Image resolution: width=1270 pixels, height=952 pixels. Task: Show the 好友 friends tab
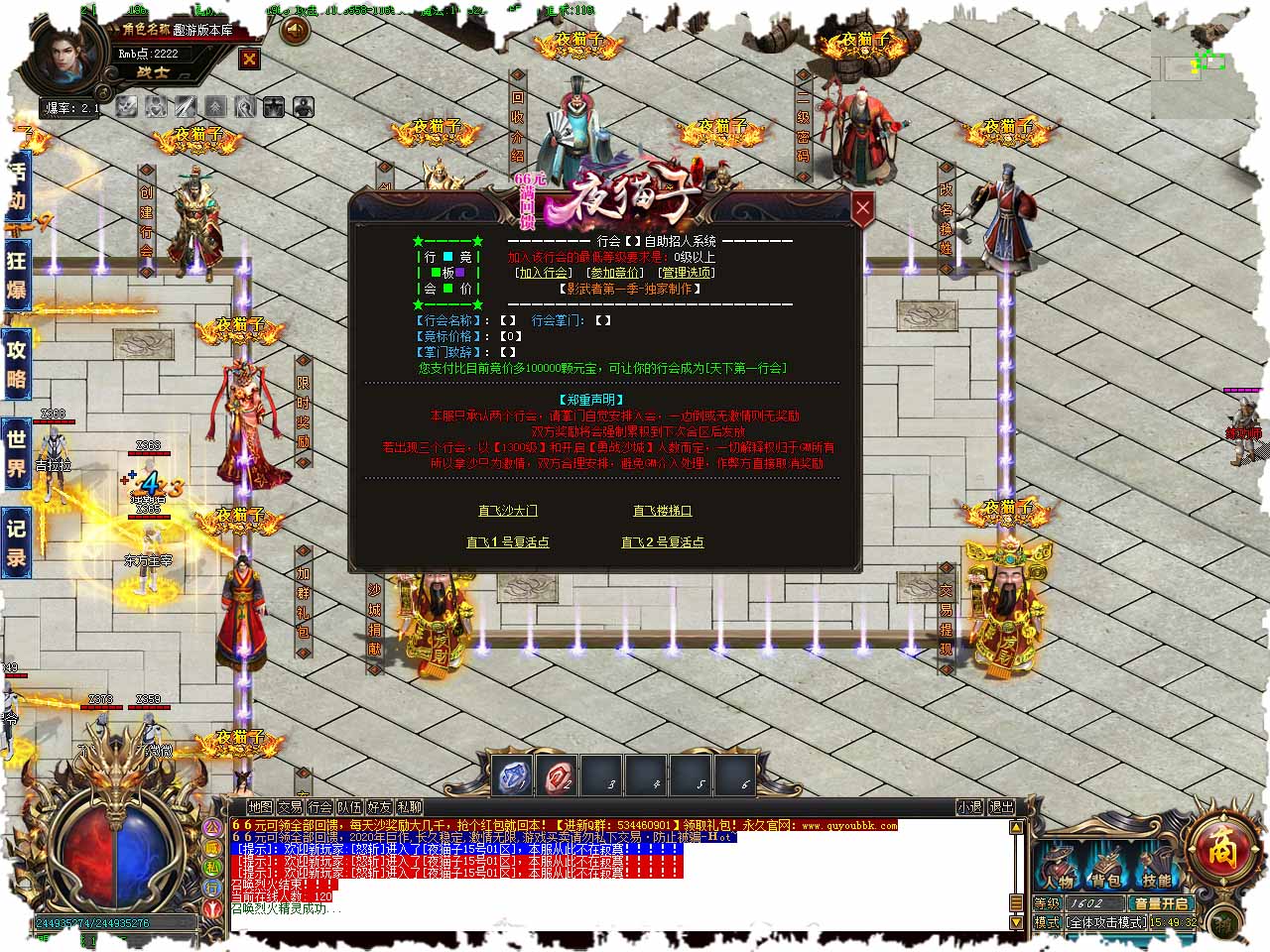[x=379, y=807]
